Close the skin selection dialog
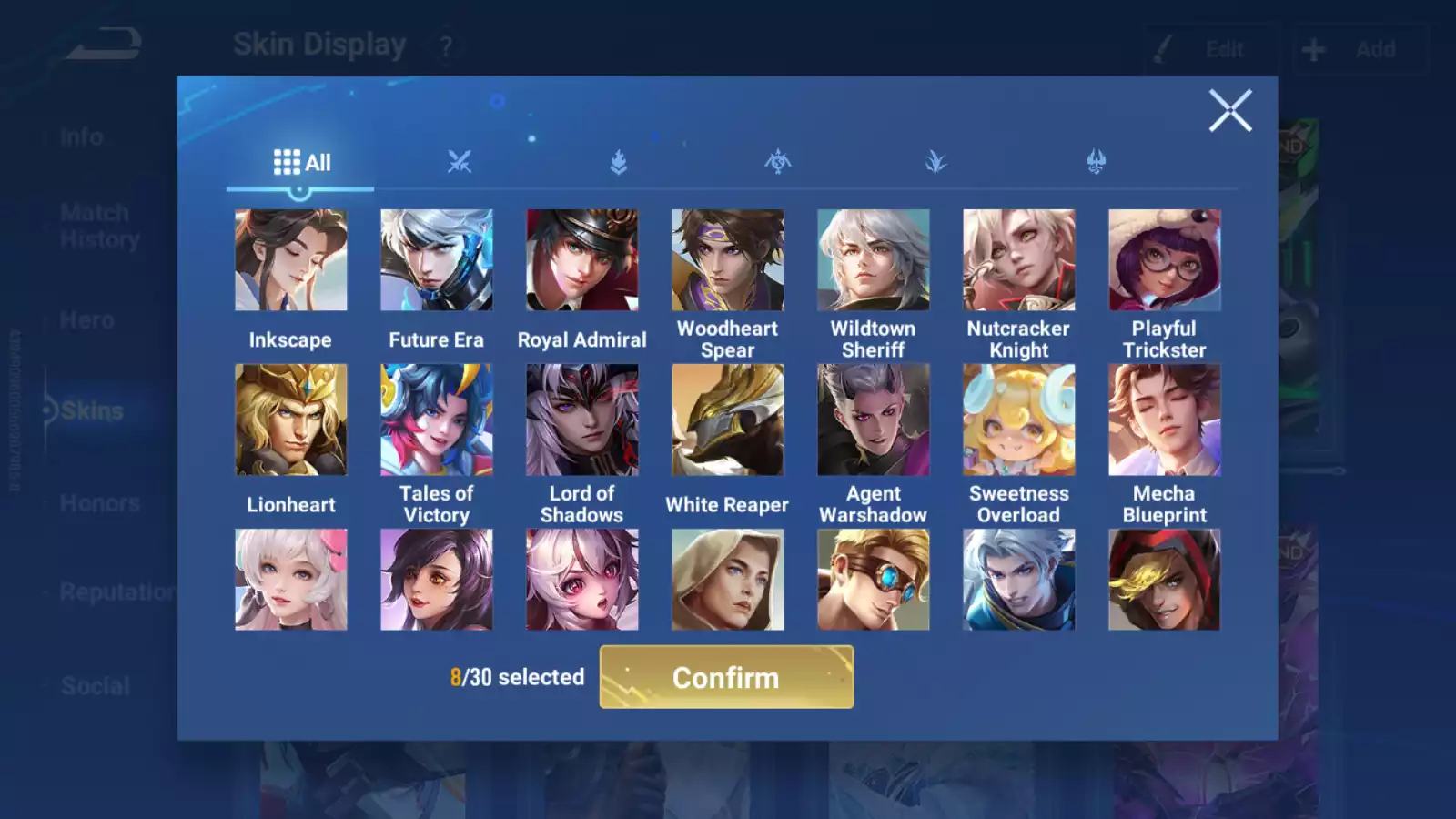 tap(1231, 110)
